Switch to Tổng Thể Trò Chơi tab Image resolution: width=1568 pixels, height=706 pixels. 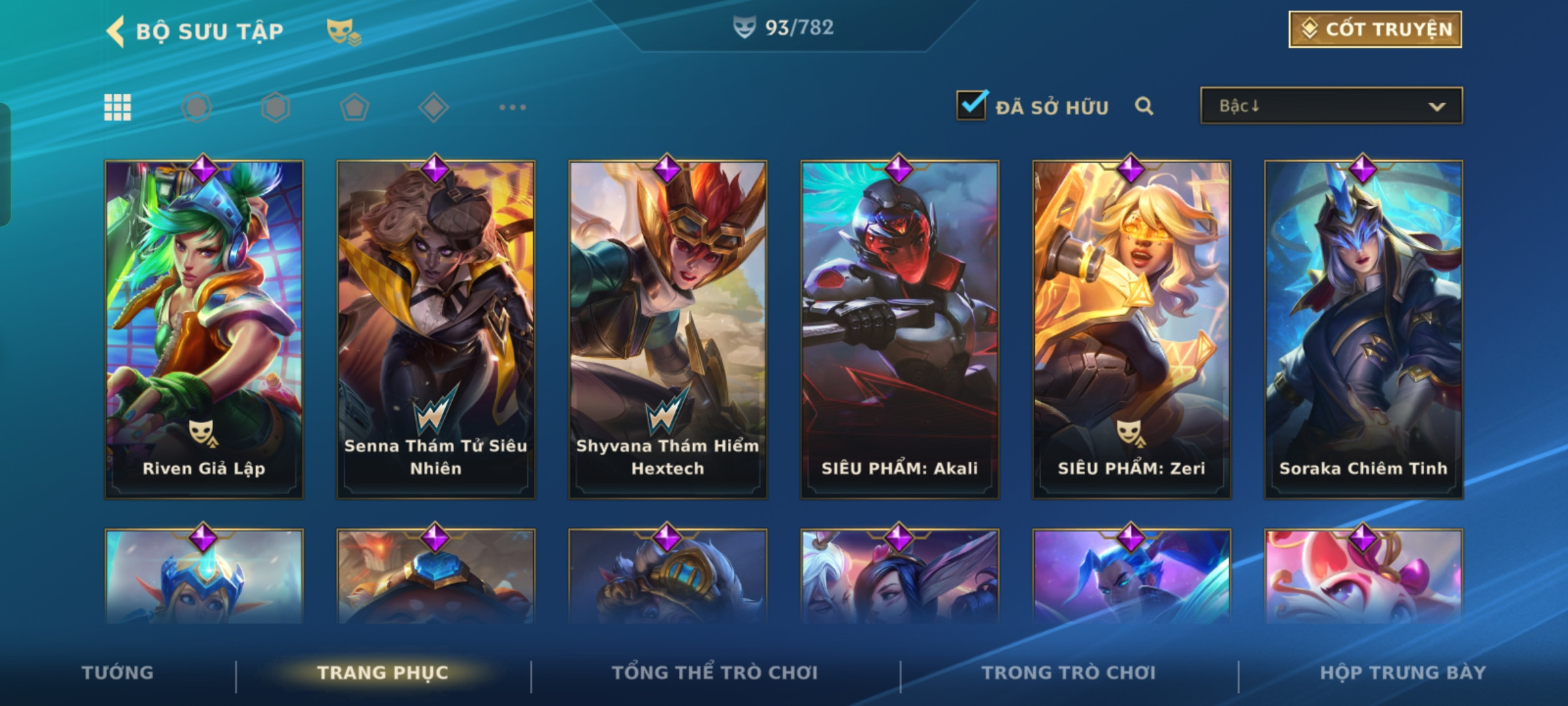[715, 673]
